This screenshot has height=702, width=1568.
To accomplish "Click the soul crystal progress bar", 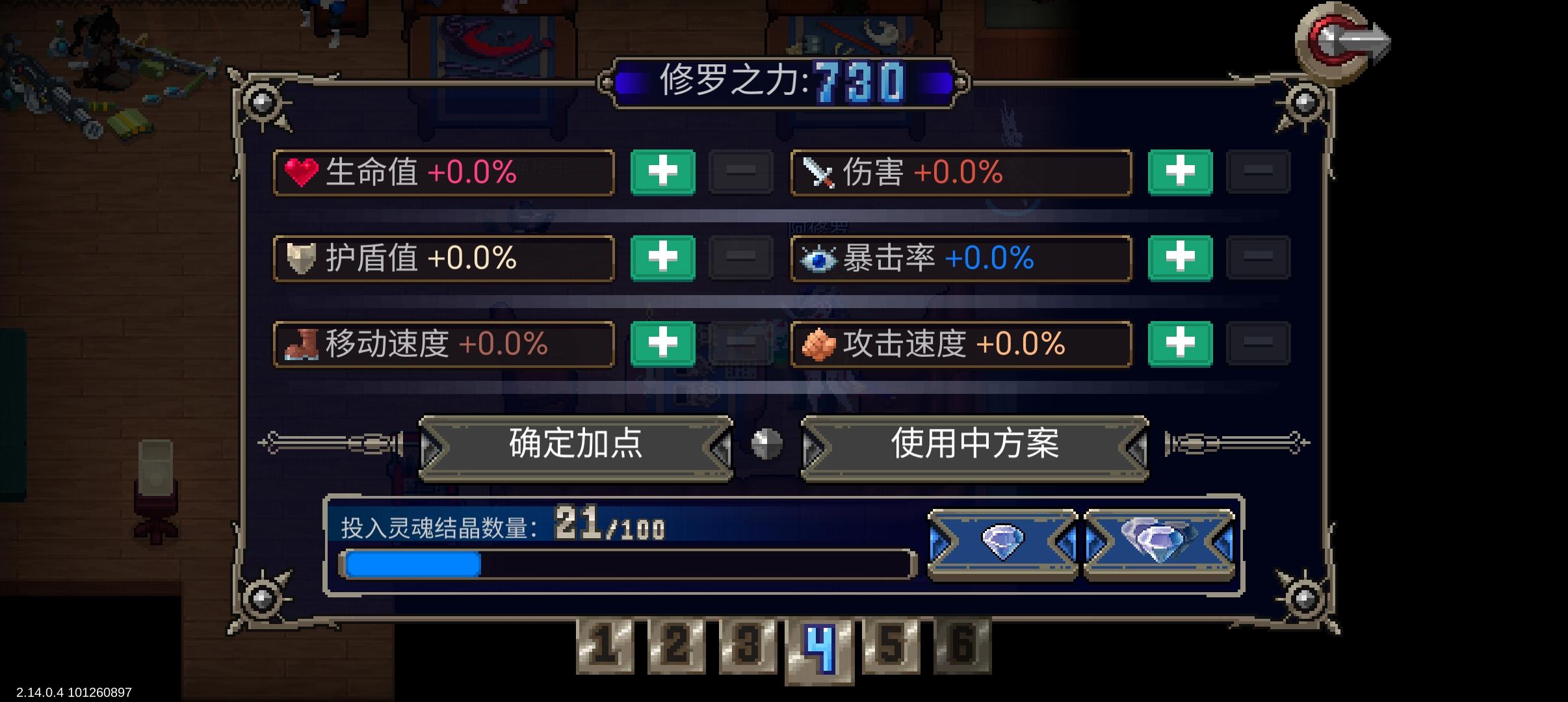I will click(x=624, y=564).
